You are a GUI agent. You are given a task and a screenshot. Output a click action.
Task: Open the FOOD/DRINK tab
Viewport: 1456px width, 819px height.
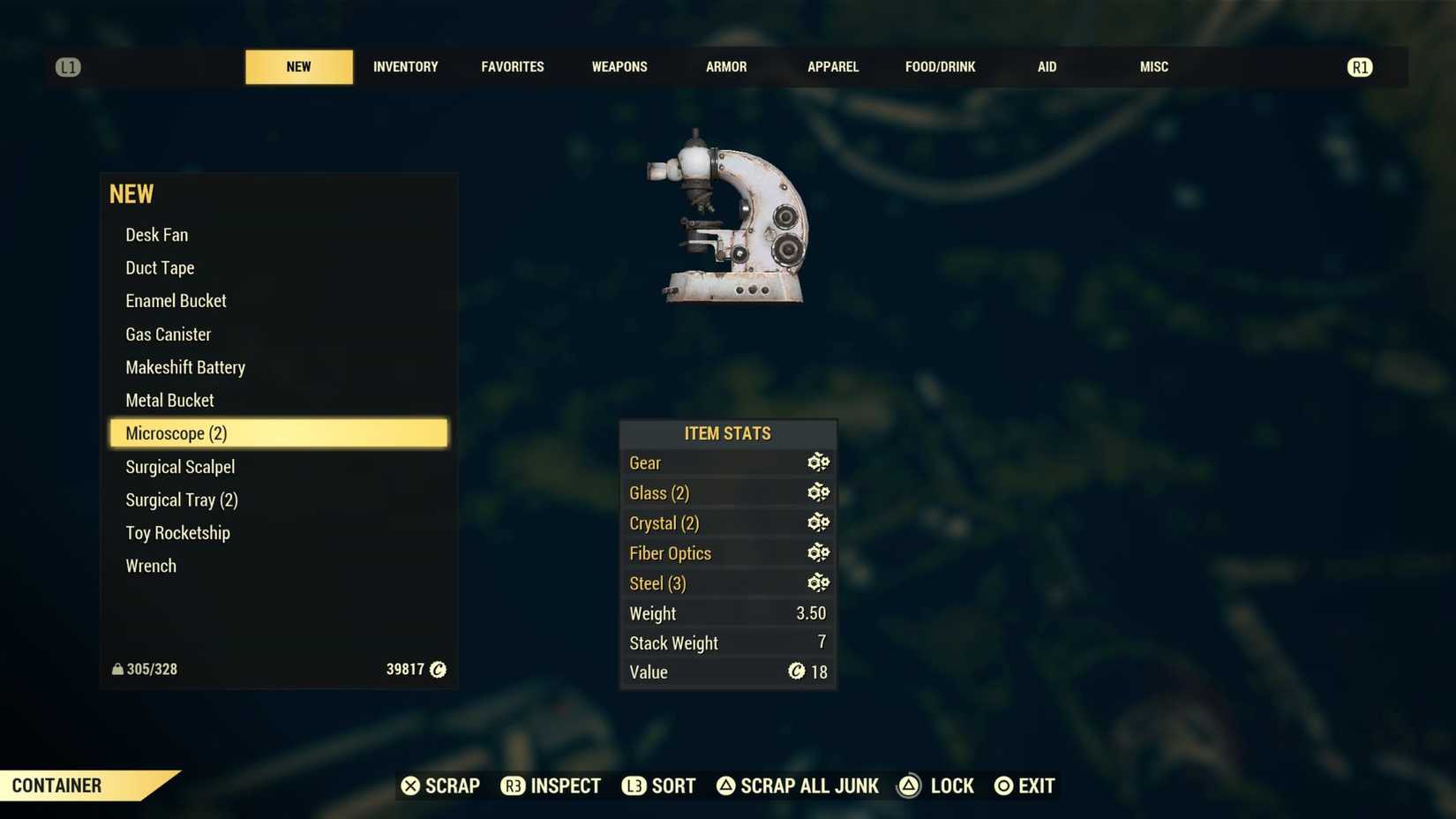pyautogui.click(x=941, y=66)
